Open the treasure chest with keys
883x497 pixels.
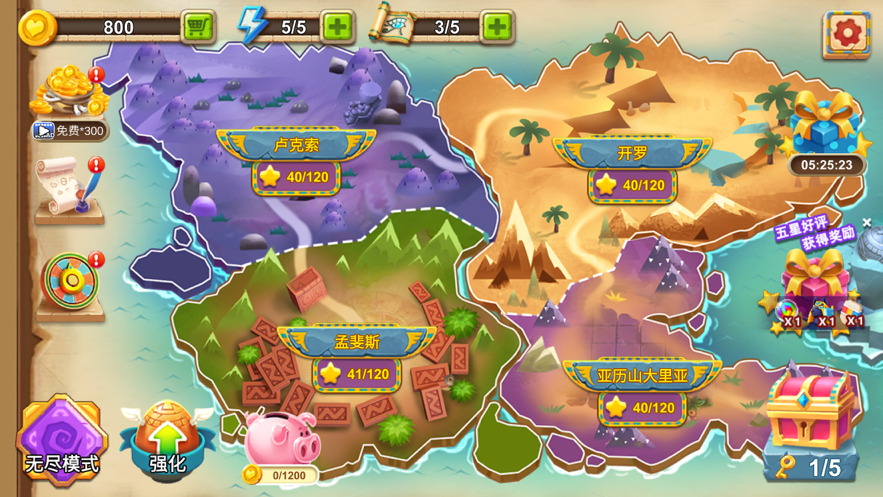(x=809, y=421)
